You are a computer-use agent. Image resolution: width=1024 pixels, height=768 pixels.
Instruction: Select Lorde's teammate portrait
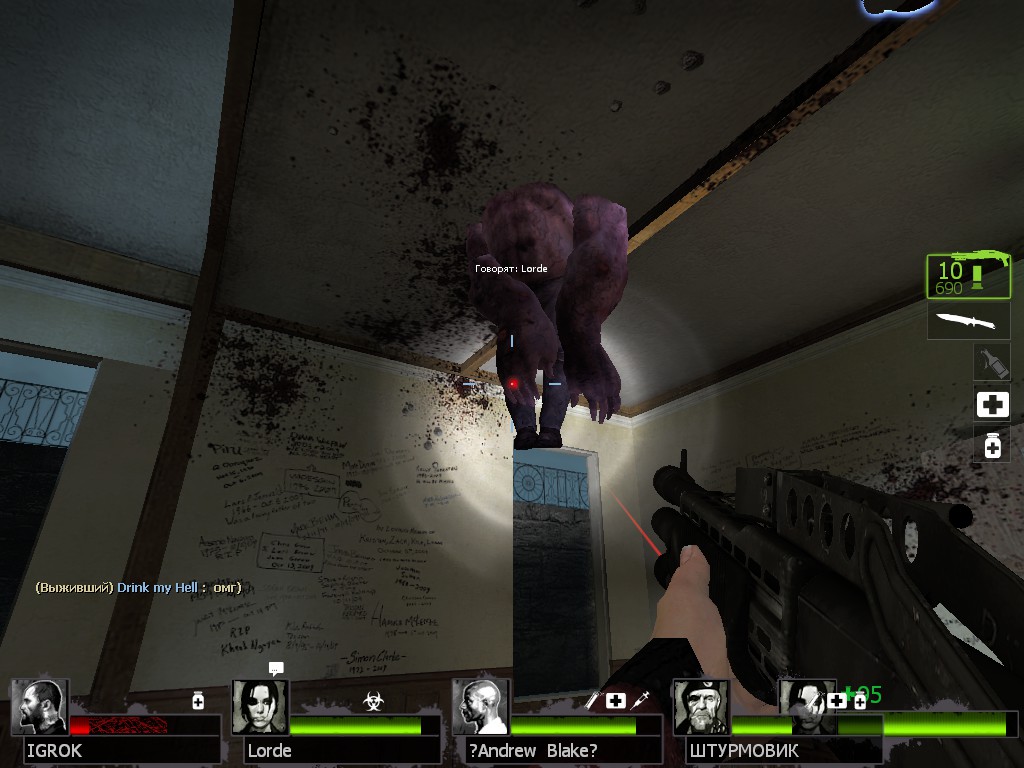[260, 707]
